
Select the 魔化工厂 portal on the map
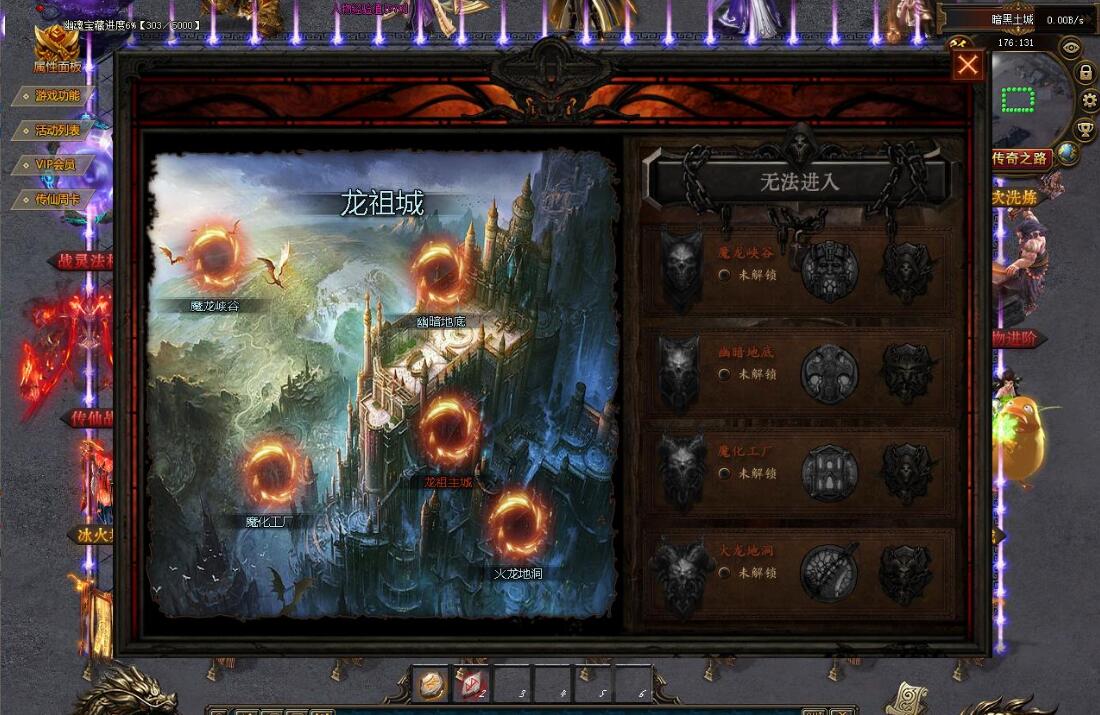272,472
